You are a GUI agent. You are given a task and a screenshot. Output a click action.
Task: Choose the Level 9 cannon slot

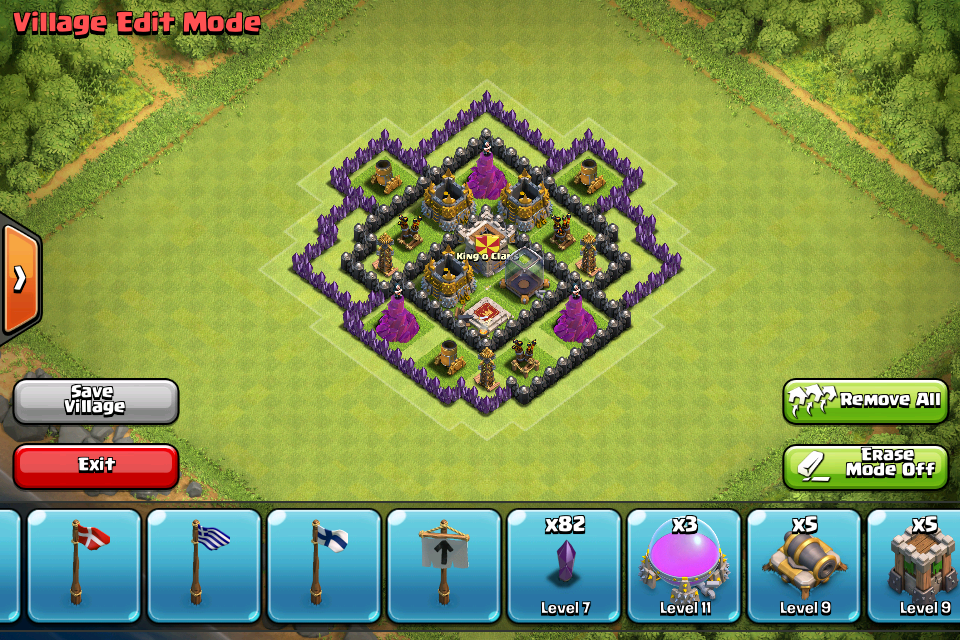[x=805, y=565]
